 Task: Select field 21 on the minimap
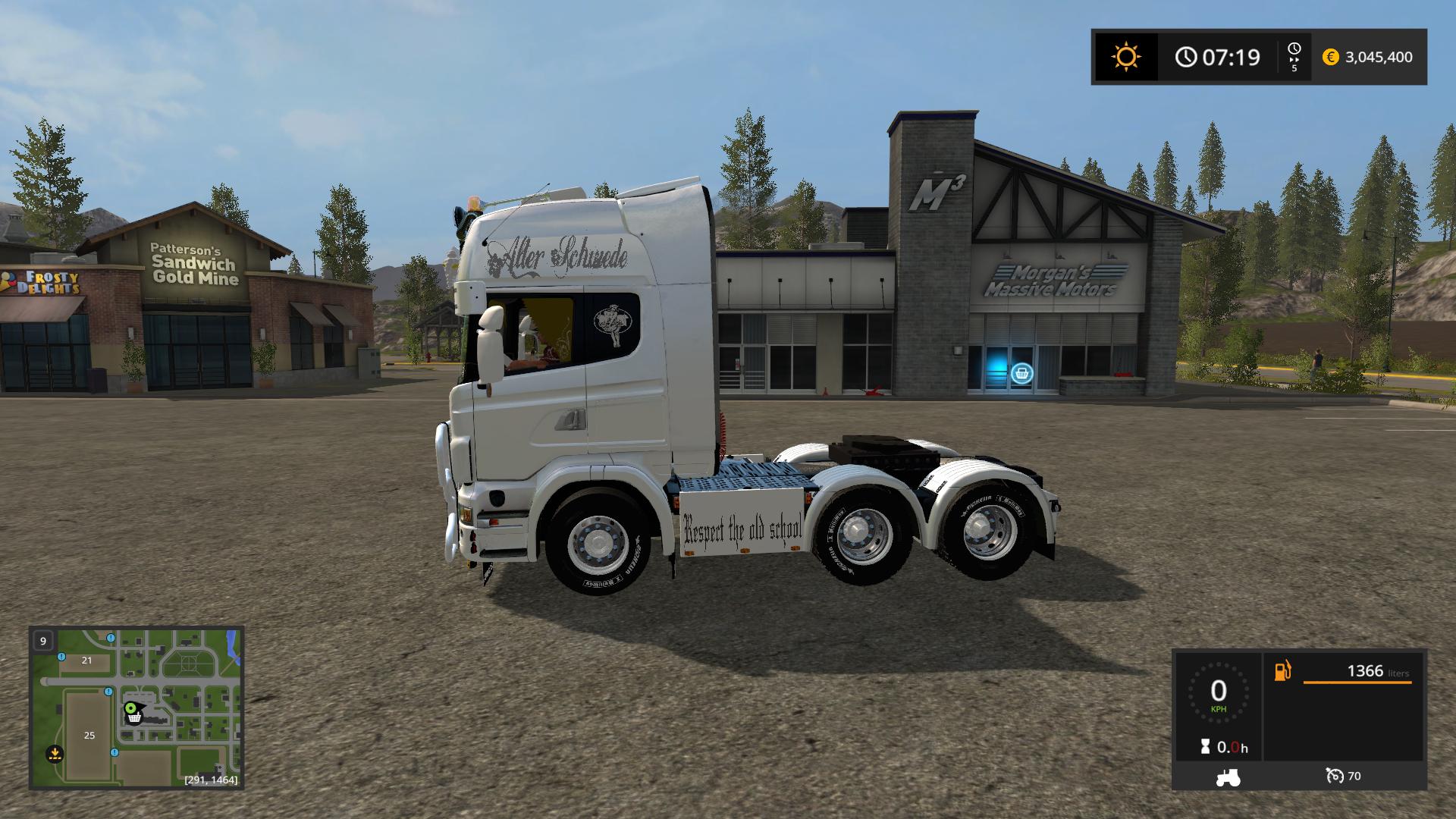tap(86, 660)
